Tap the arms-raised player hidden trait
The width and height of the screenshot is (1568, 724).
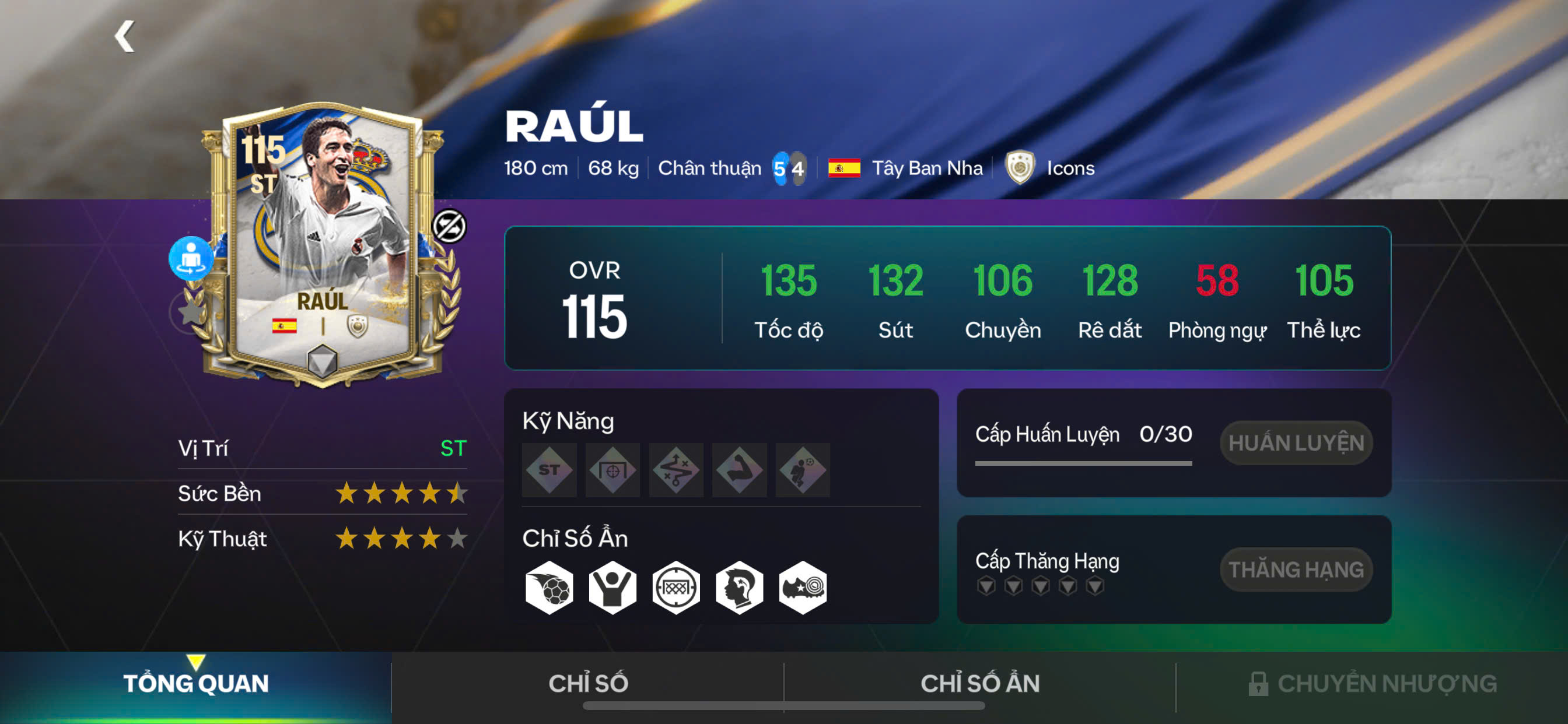(612, 588)
